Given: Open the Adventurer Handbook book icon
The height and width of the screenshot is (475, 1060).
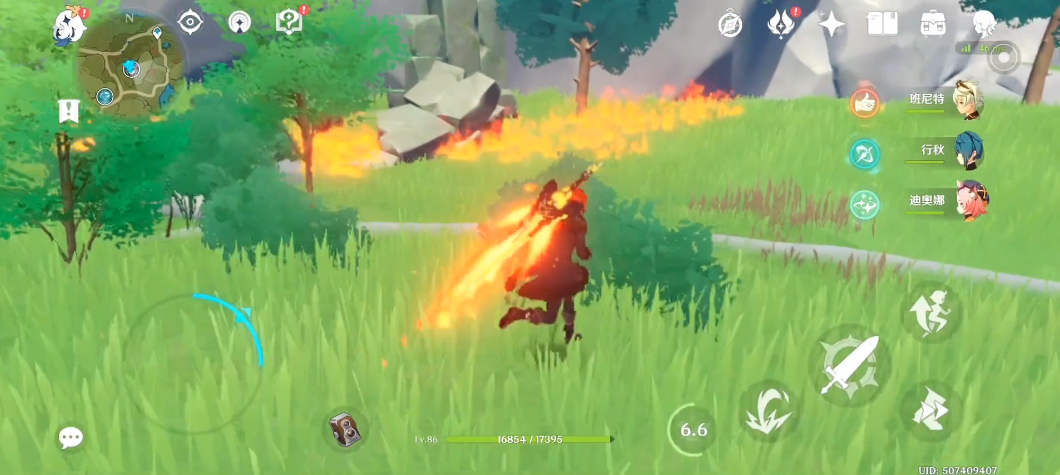Looking at the screenshot, I should [x=882, y=24].
